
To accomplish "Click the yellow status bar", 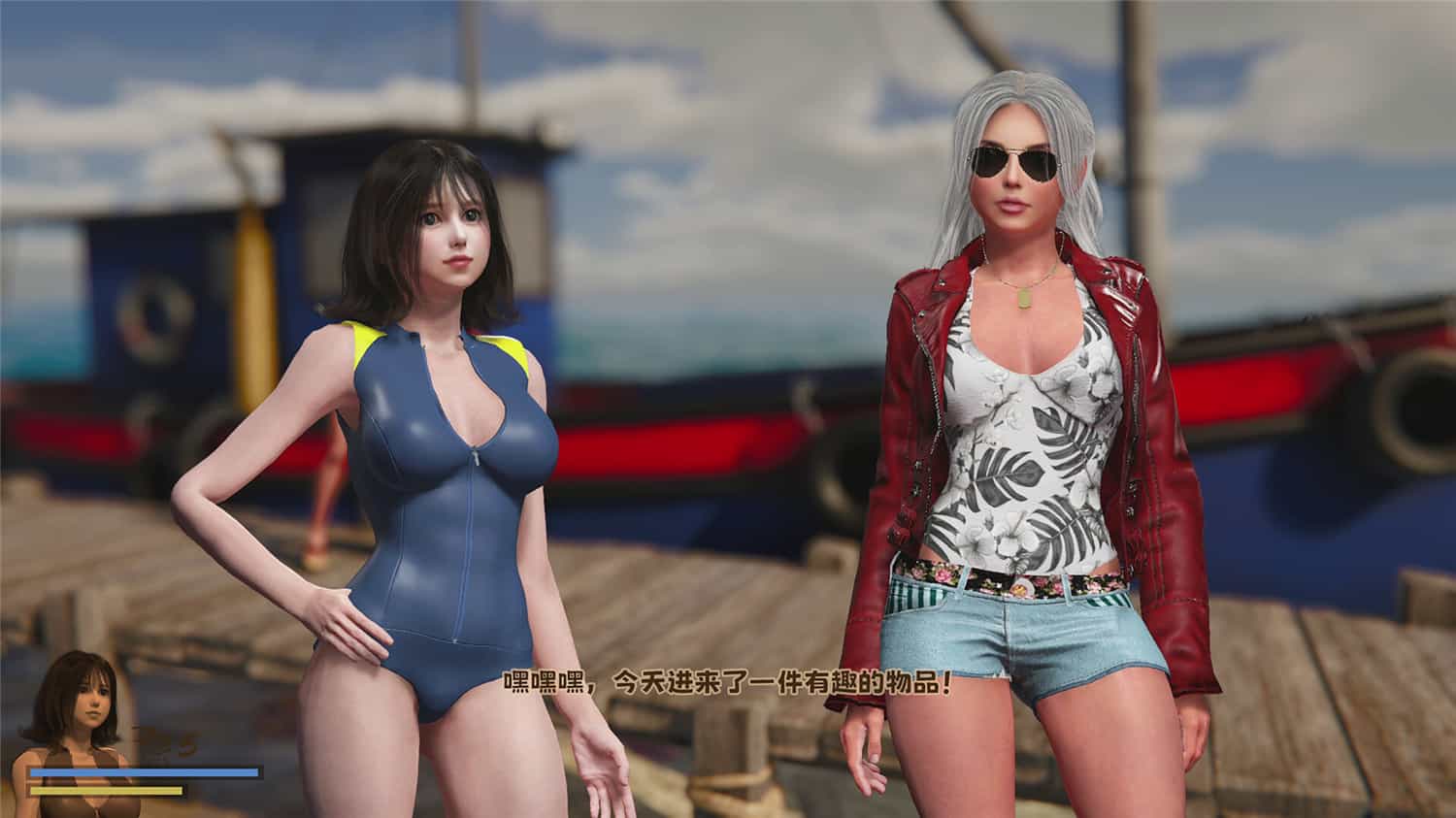I will tap(107, 790).
